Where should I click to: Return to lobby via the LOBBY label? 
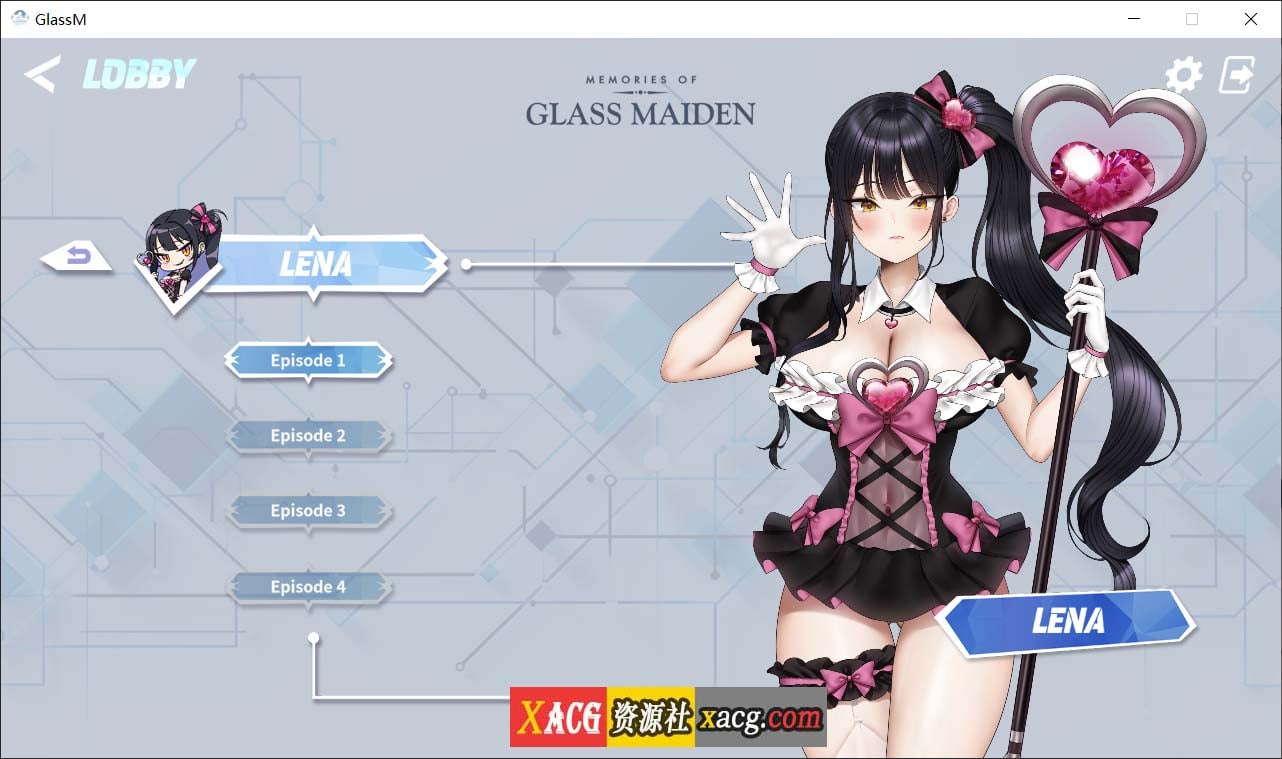pos(138,72)
